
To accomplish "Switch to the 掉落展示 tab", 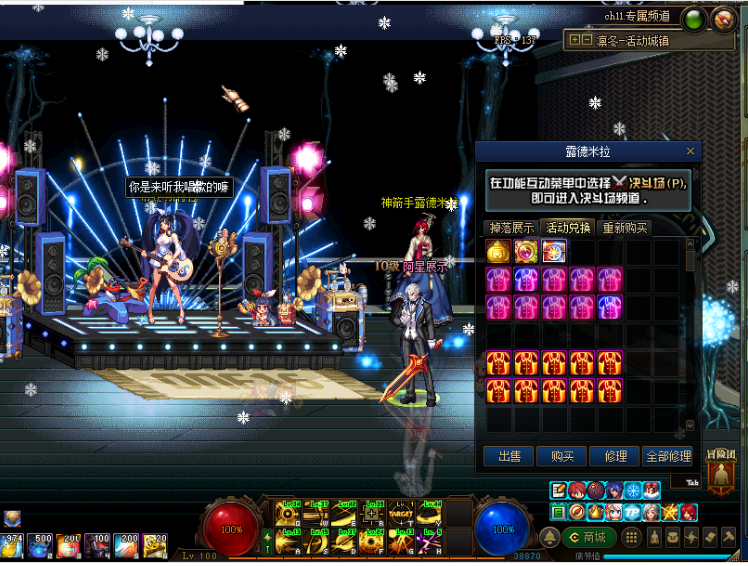I will pyautogui.click(x=509, y=227).
